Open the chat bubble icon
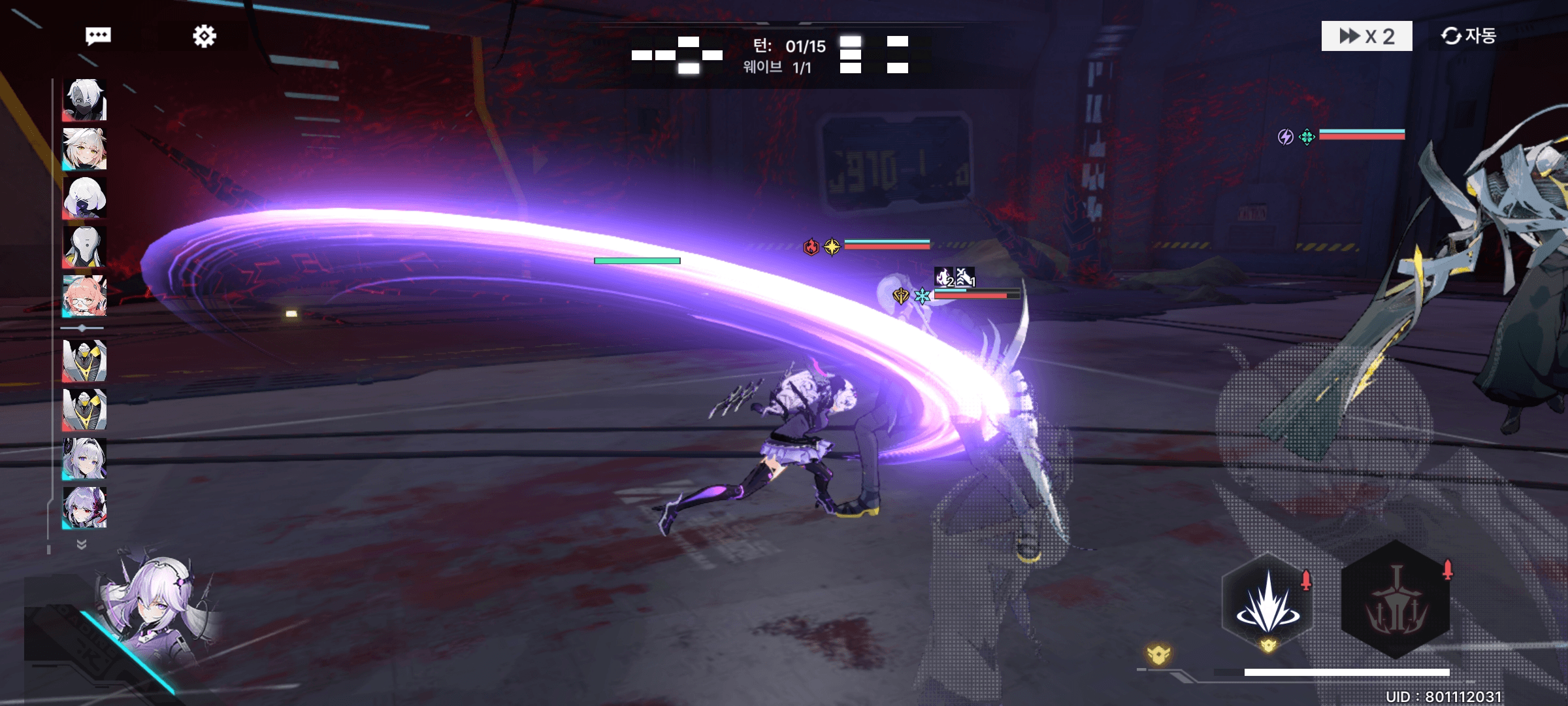Screen dimensions: 1568x706 pos(98,35)
